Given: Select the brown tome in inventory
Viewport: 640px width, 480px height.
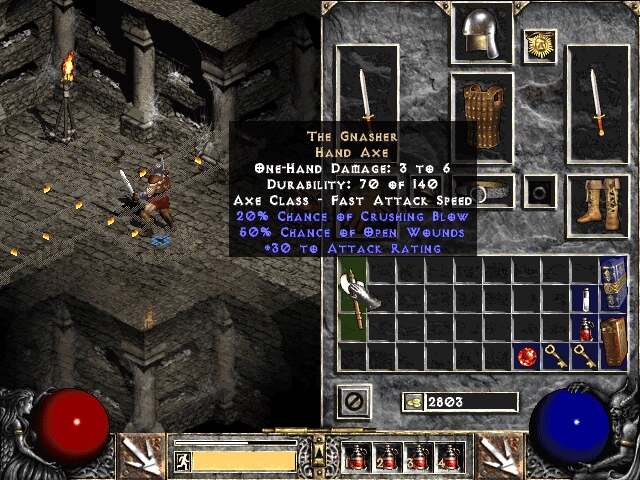Looking at the screenshot, I should coord(613,340).
